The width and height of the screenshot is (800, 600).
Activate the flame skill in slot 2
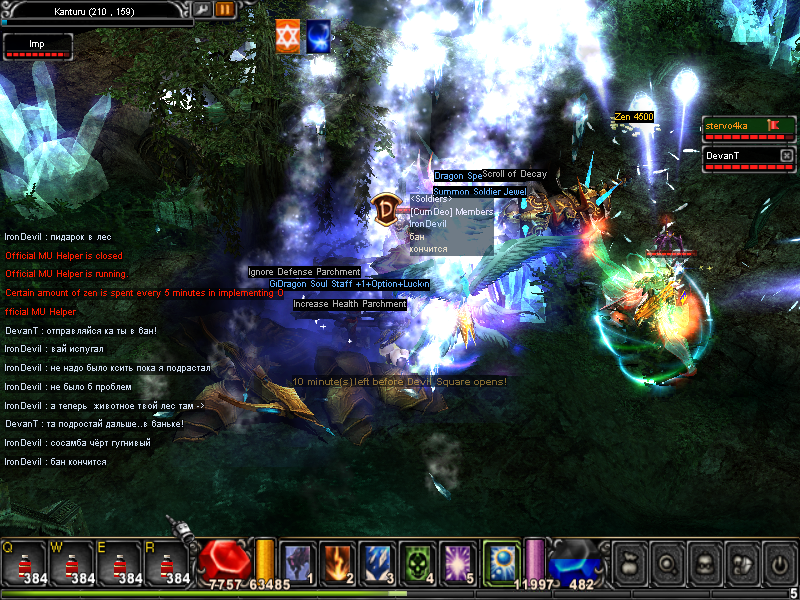point(339,562)
